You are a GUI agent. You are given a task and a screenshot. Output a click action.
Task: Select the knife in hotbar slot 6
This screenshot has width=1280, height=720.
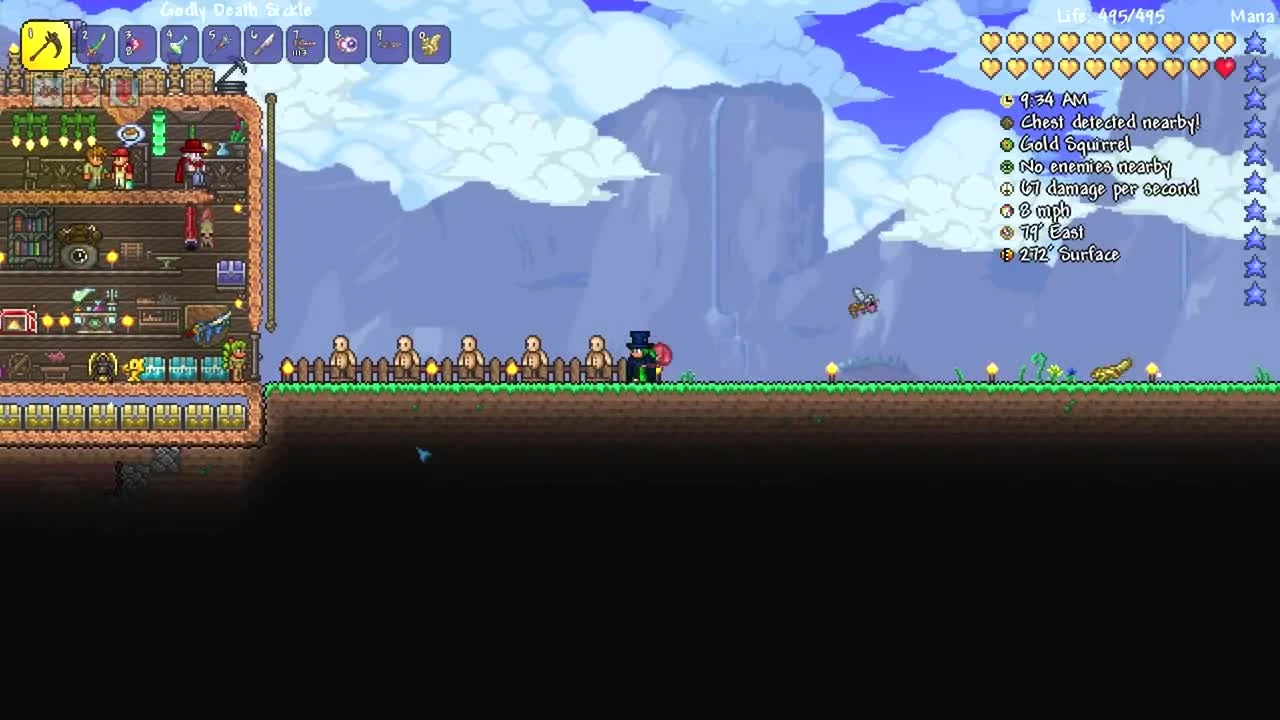264,44
